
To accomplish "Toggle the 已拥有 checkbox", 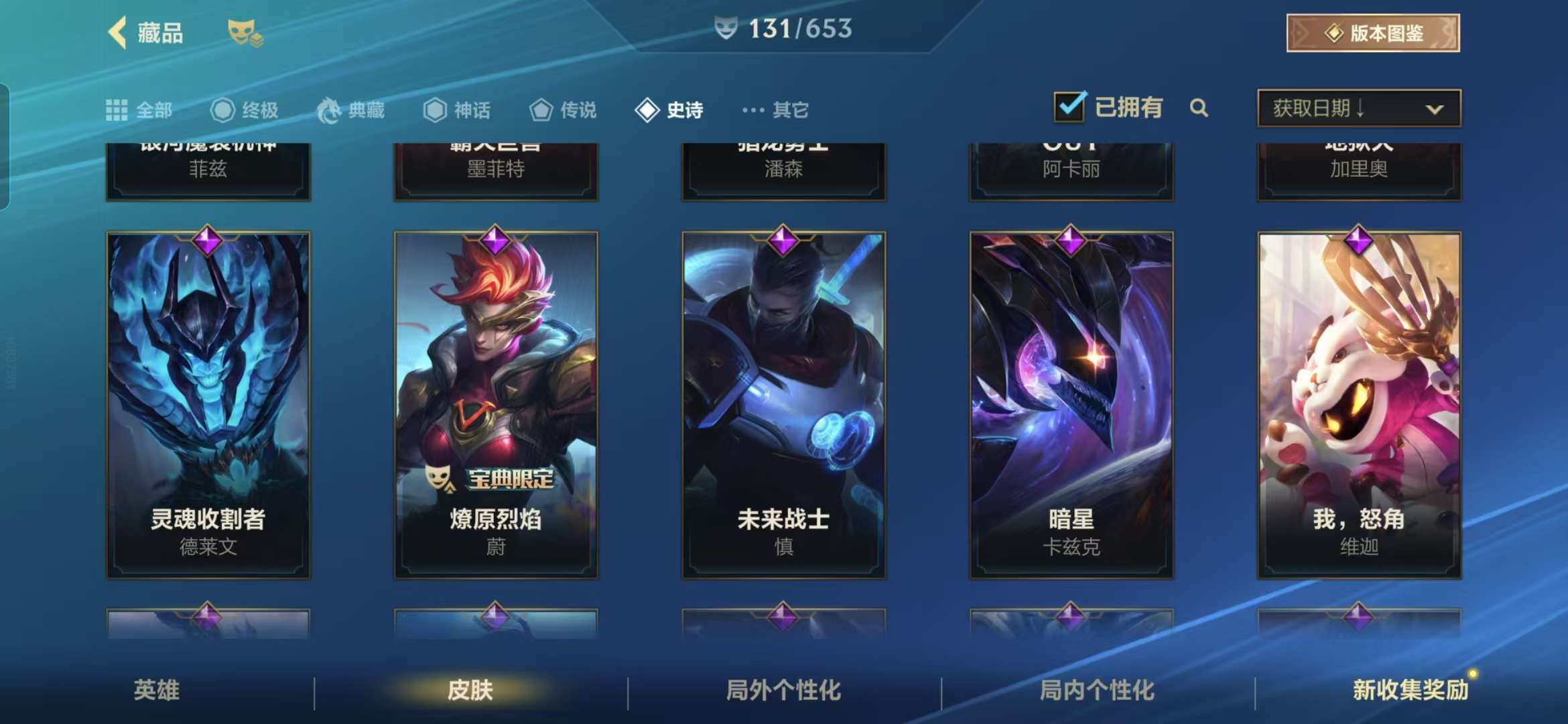I will pos(1069,107).
